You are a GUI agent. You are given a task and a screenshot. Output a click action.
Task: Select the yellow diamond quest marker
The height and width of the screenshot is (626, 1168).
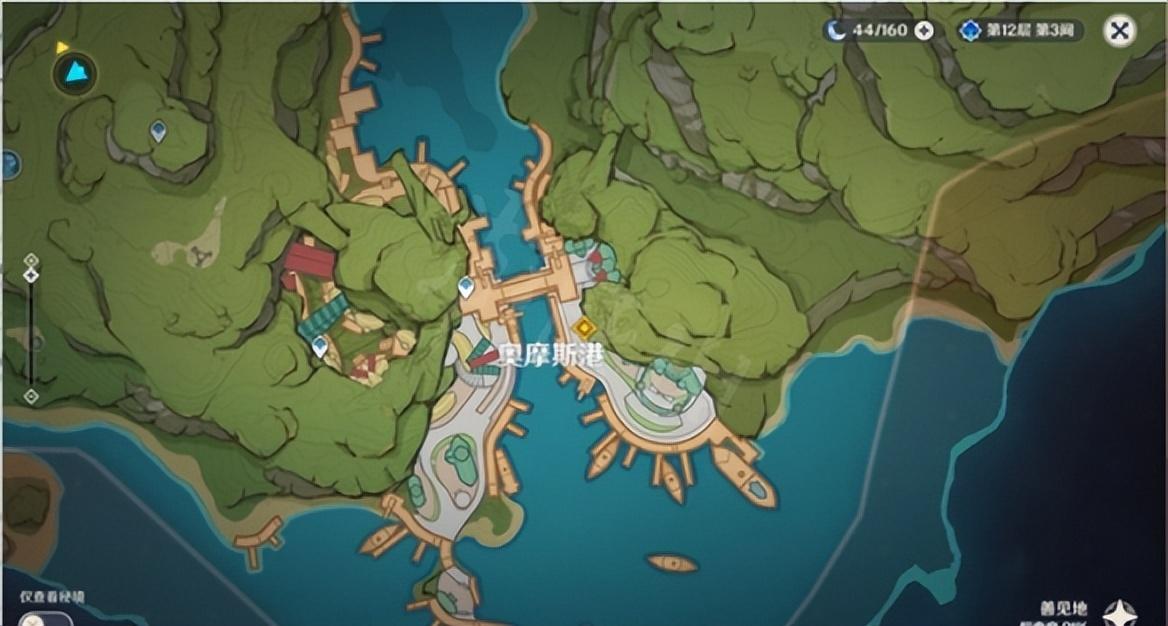pyautogui.click(x=584, y=328)
